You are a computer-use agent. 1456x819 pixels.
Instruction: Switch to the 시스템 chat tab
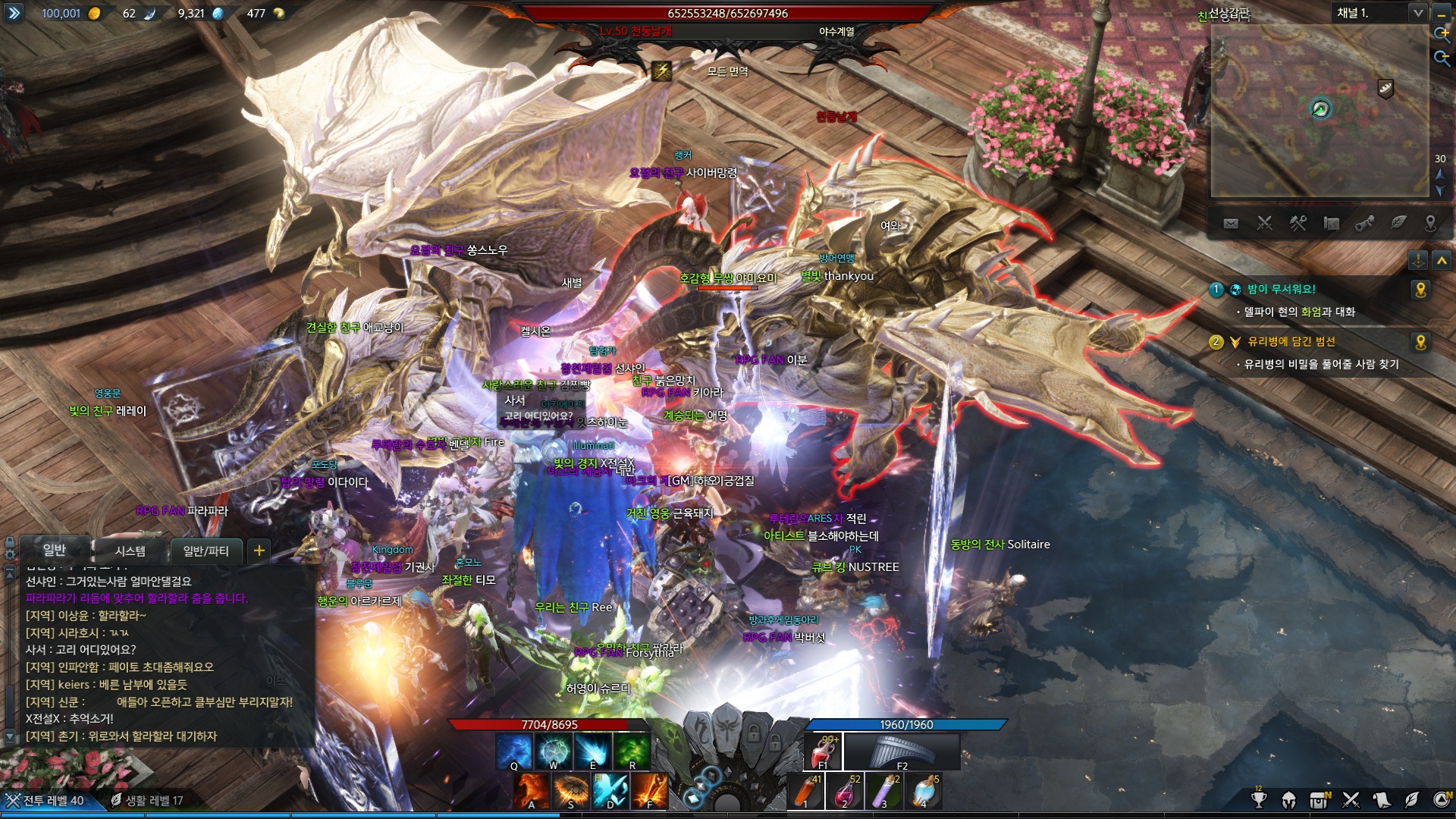click(x=130, y=551)
